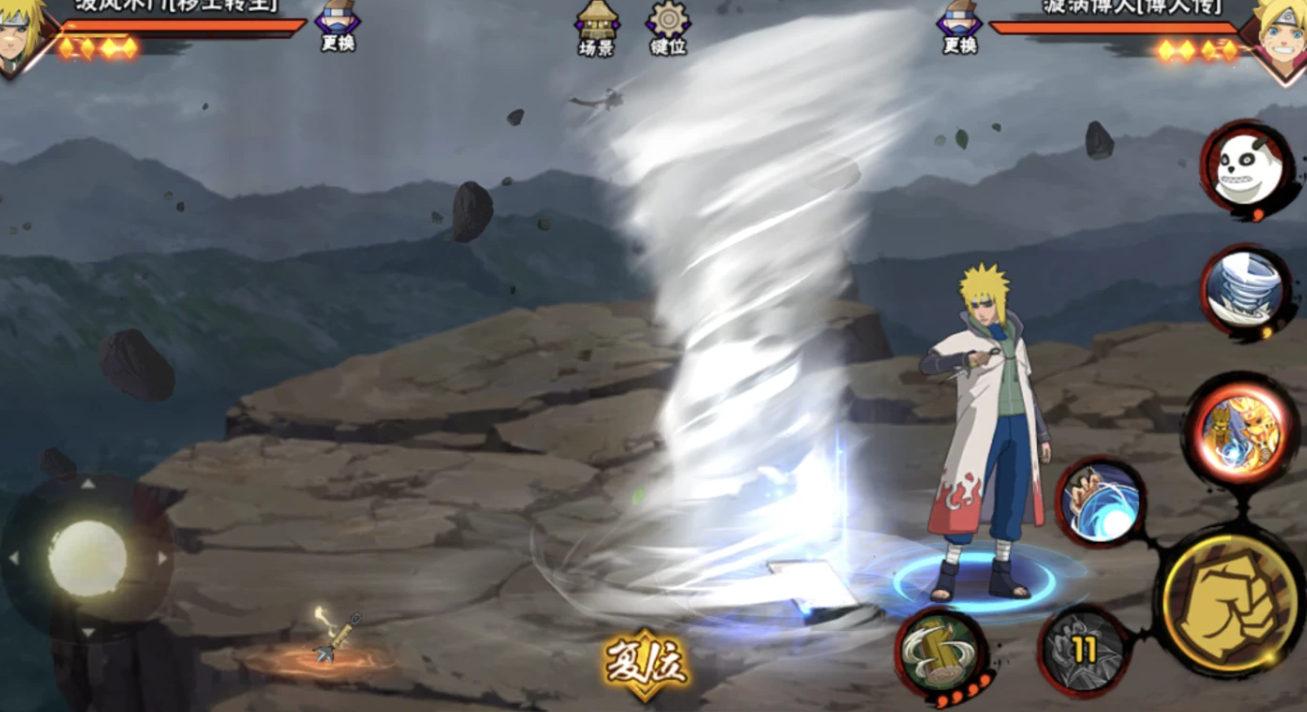The width and height of the screenshot is (1307, 712).
Task: Open the 键位 key layout settings
Action: click(668, 28)
